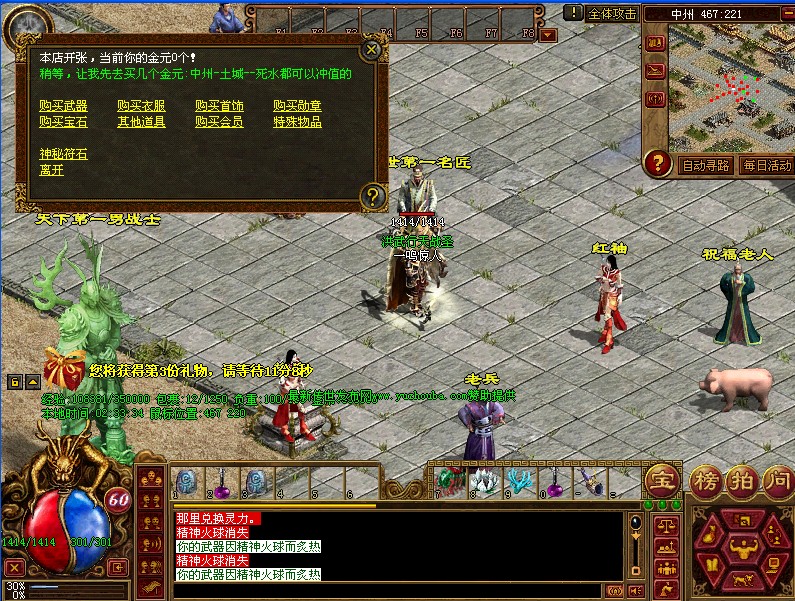Image resolution: width=795 pixels, height=601 pixels.
Task: Select 购买宝石 from the shop menu
Action: [x=63, y=122]
